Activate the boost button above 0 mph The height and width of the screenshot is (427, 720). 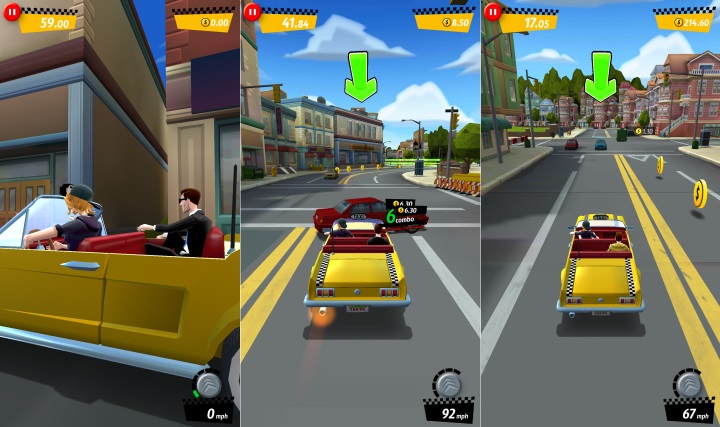click(208, 384)
